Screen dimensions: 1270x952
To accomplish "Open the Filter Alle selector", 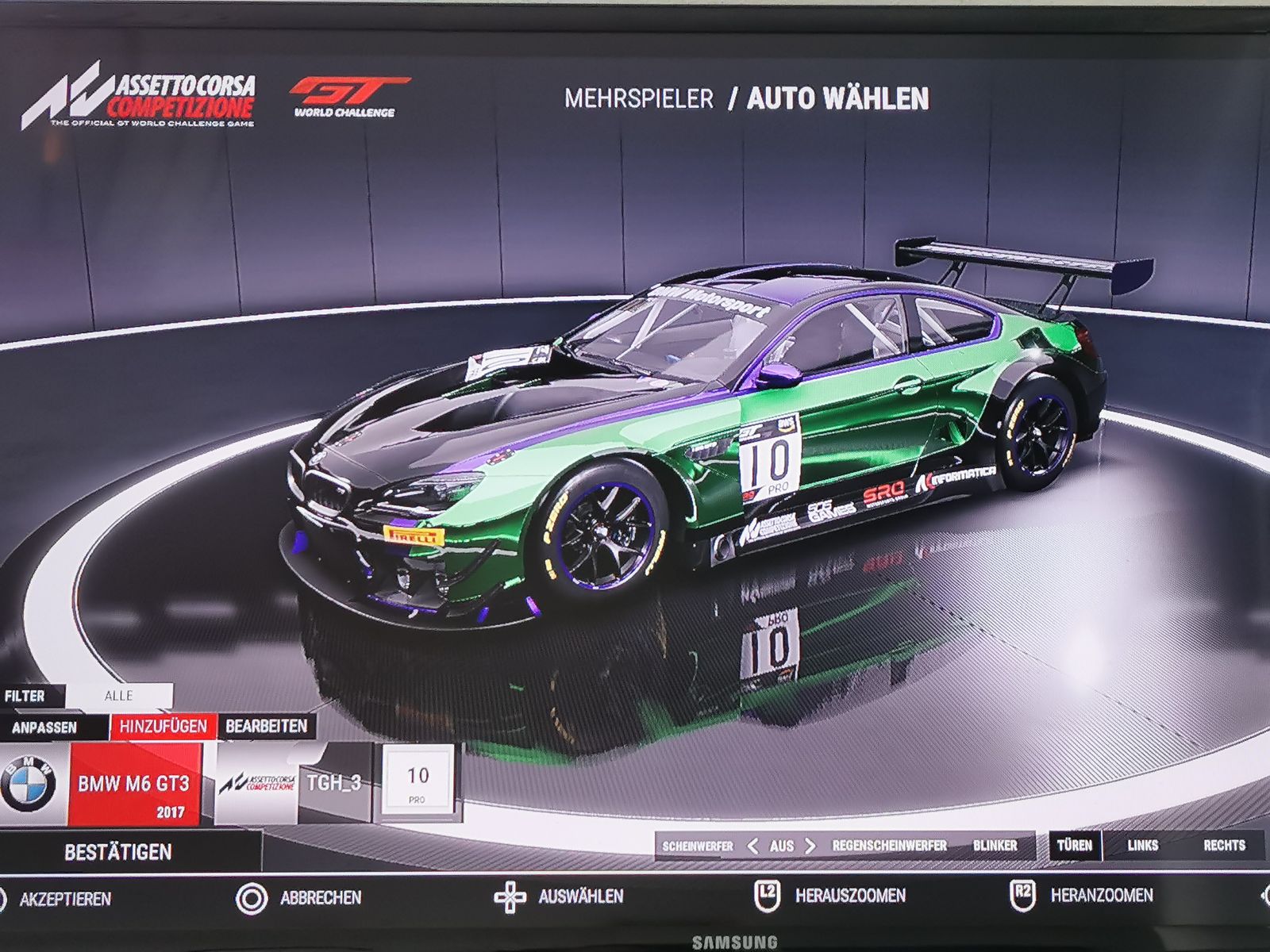I will (119, 696).
